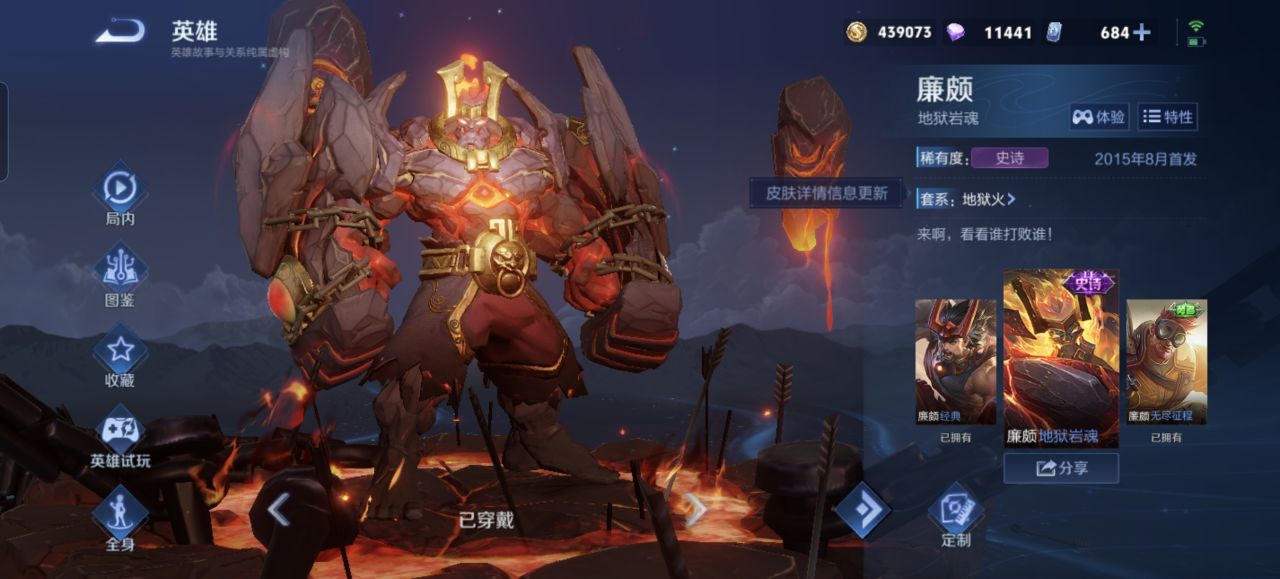View the 皮肤详情信息更新 notice
The width and height of the screenshot is (1280, 579).
pyautogui.click(x=826, y=193)
